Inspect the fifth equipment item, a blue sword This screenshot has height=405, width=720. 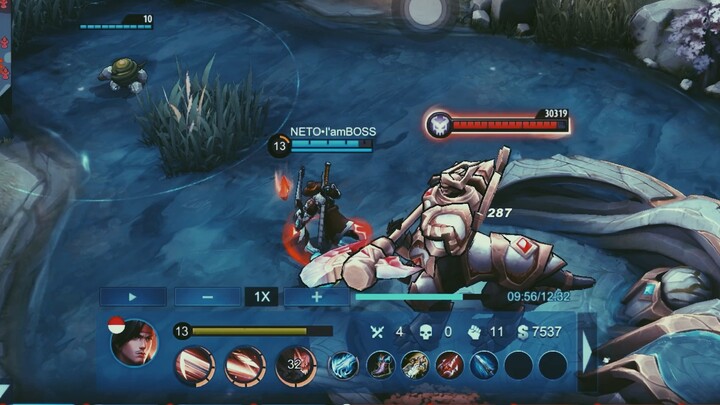point(484,365)
